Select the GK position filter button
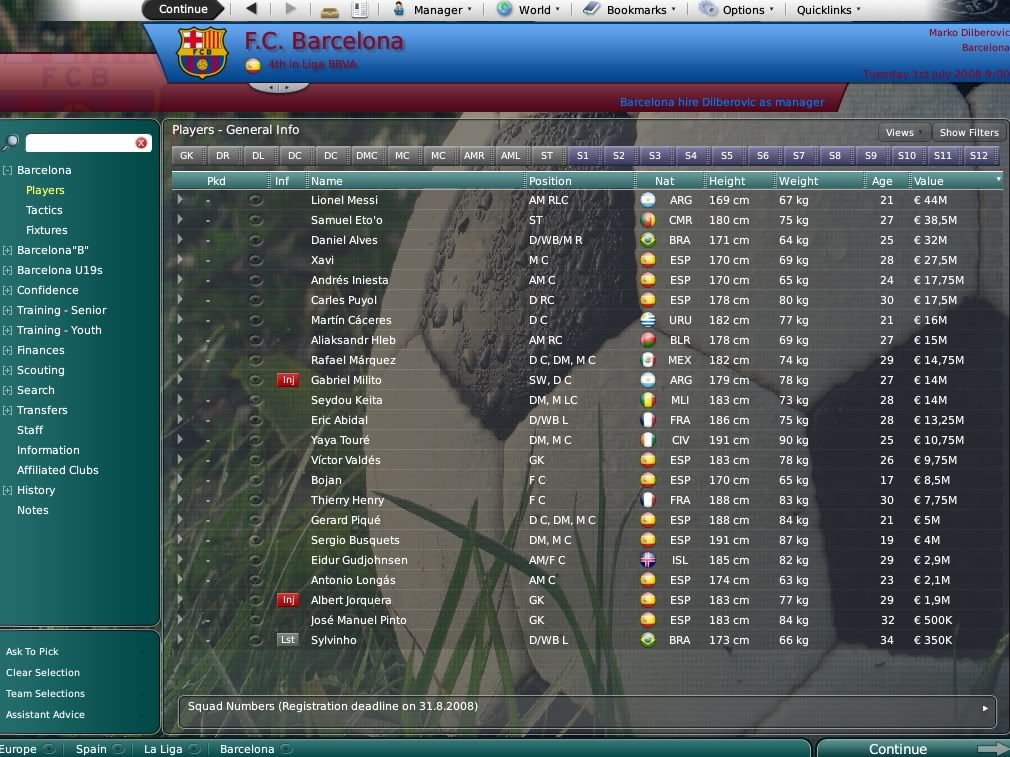 187,156
